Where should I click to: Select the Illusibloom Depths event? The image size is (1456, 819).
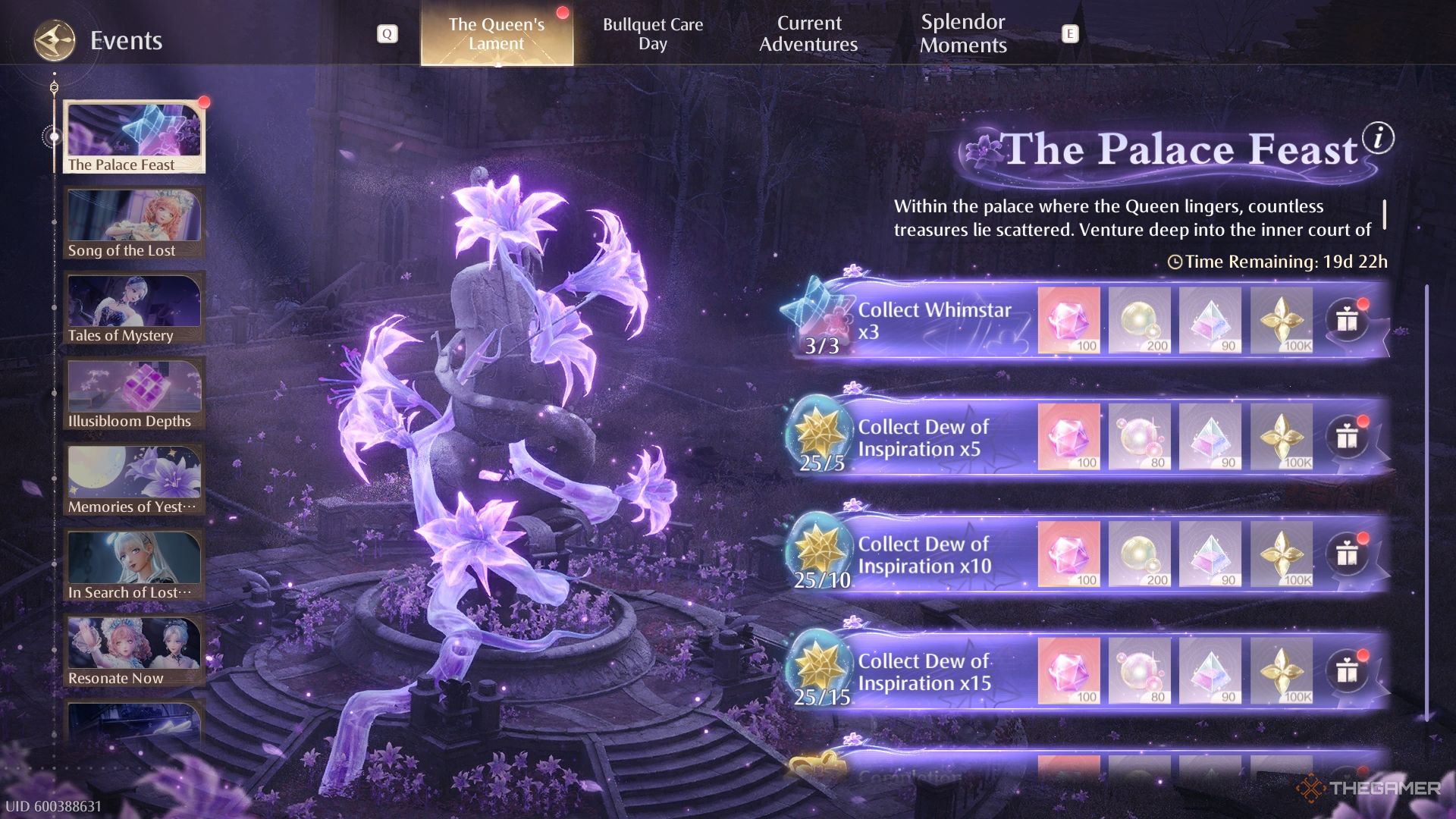pyautogui.click(x=134, y=394)
